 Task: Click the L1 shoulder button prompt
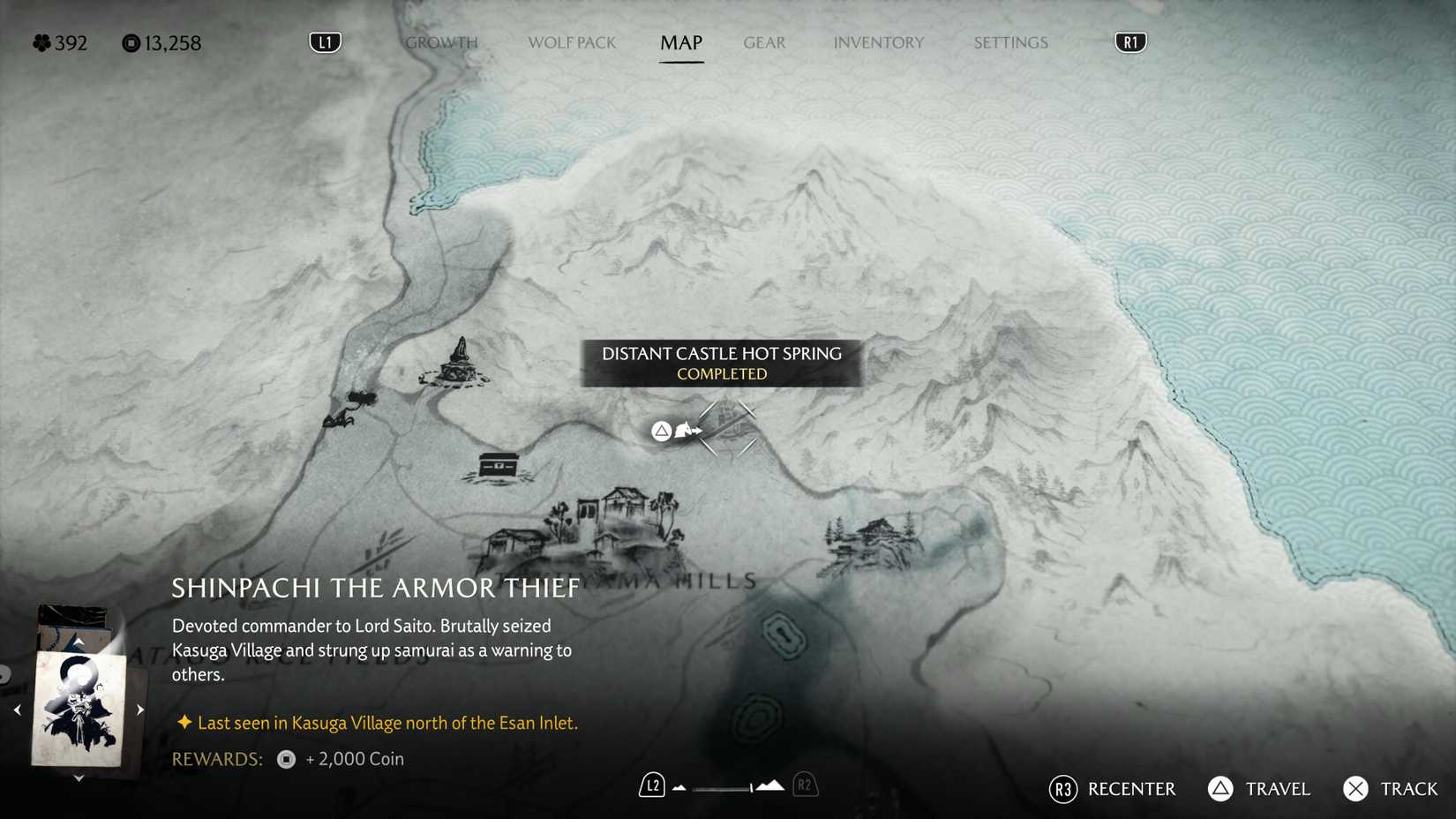(324, 41)
